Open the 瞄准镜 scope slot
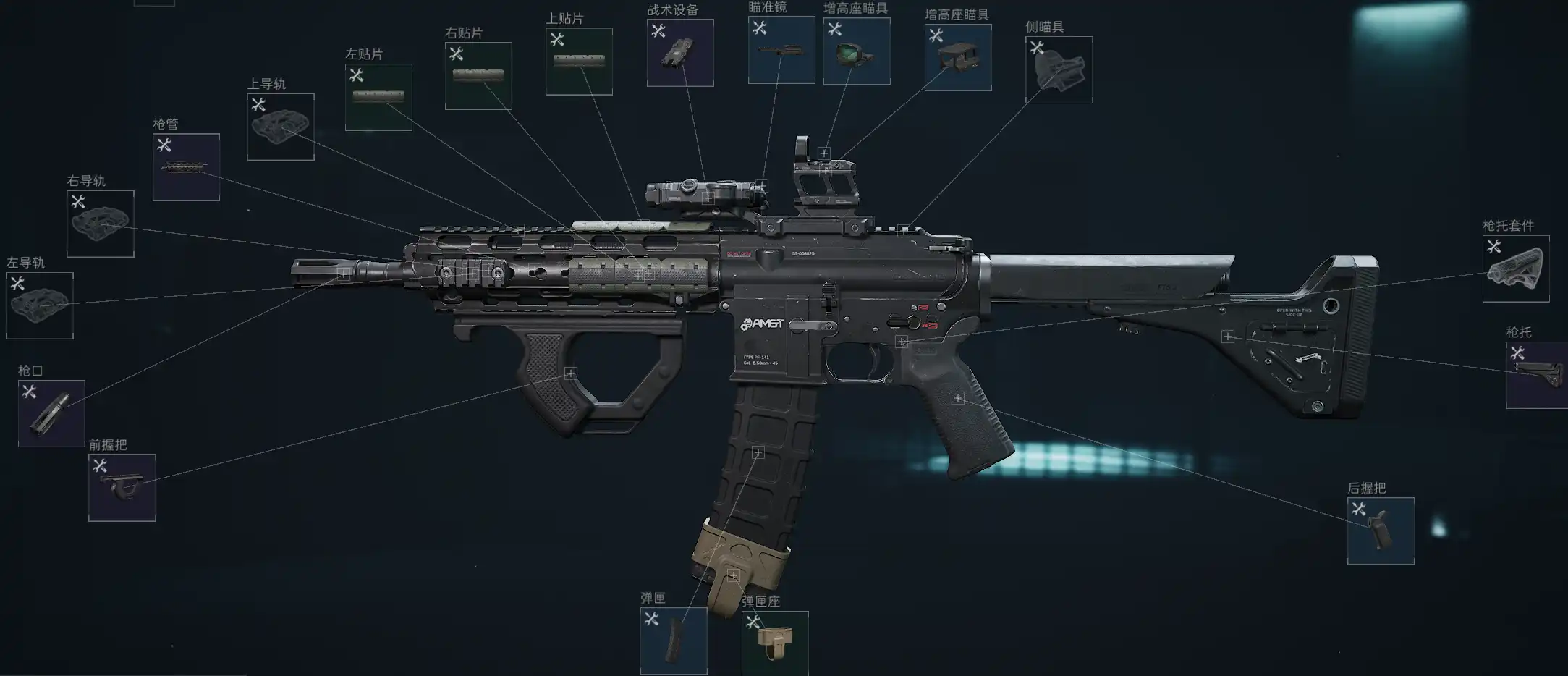This screenshot has height=676, width=1568. click(781, 50)
